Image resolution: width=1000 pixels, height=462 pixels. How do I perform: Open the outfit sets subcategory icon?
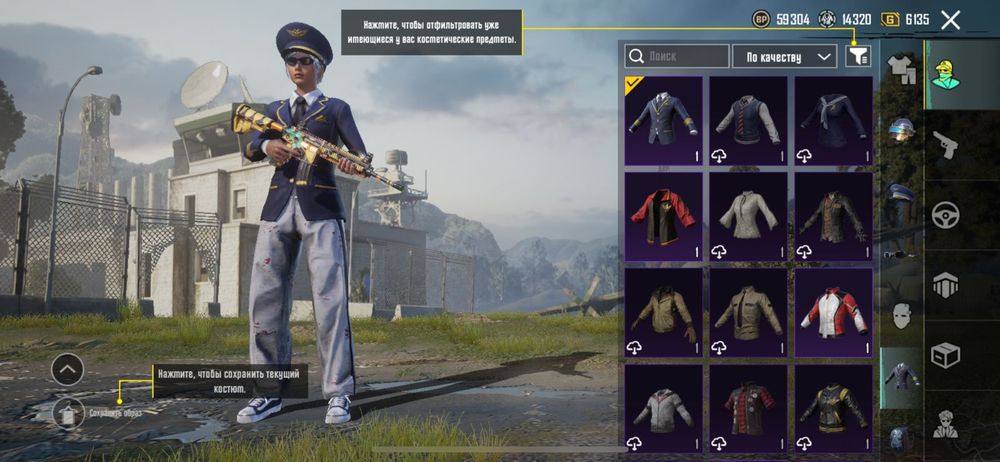[902, 69]
